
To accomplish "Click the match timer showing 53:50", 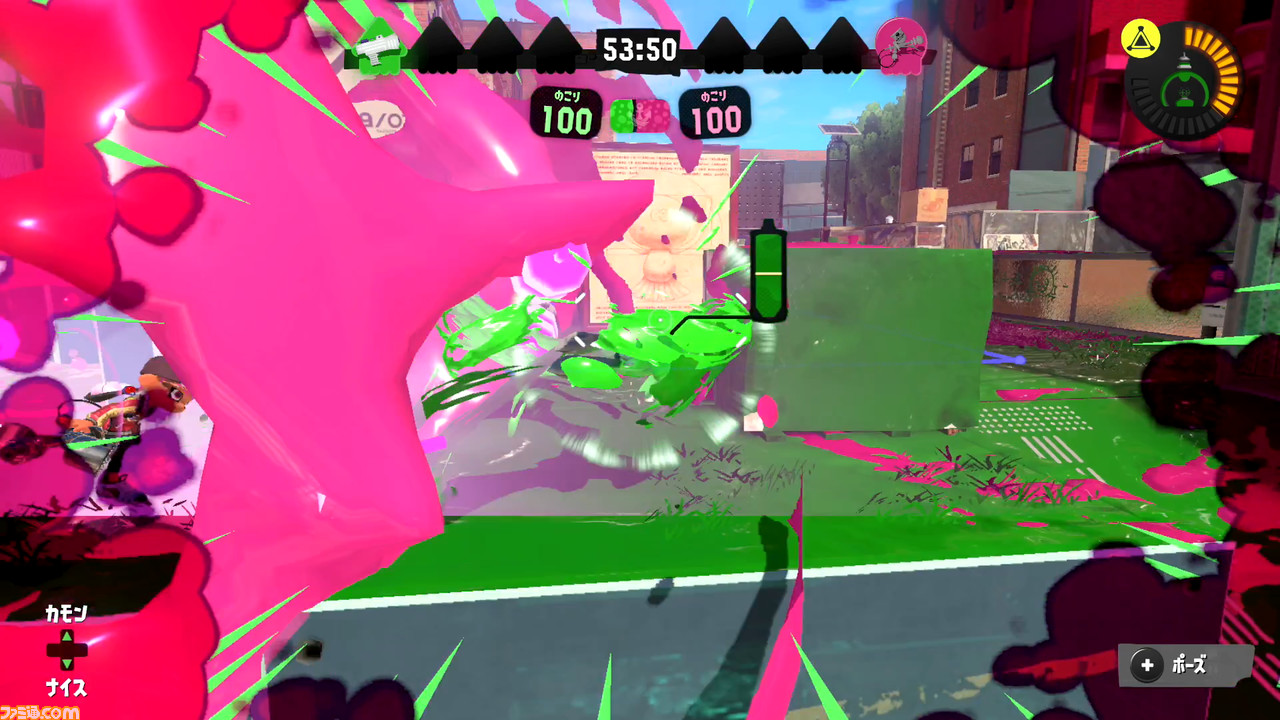I will pyautogui.click(x=639, y=50).
